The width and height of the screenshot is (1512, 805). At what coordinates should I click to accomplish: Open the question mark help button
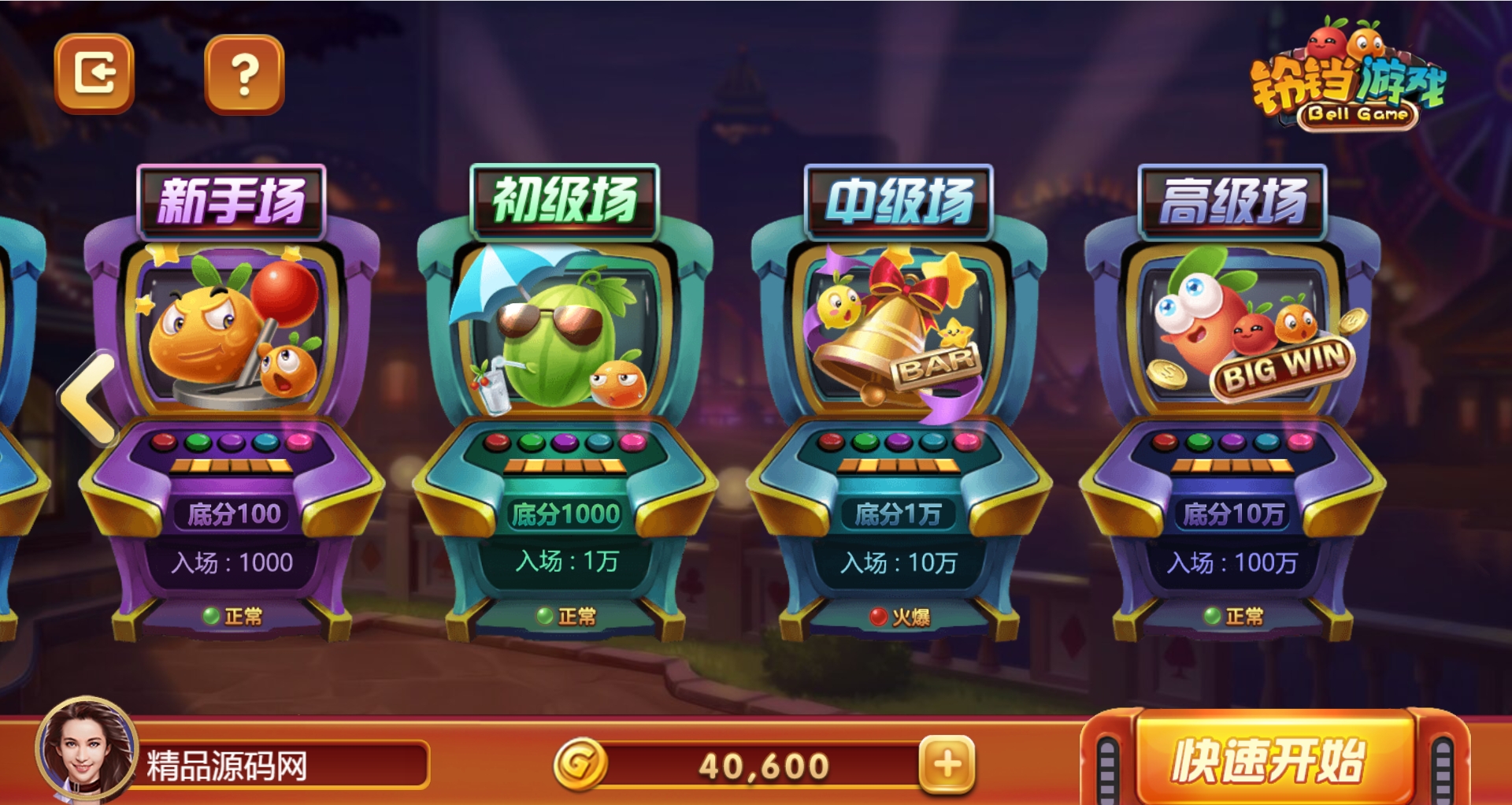click(244, 75)
